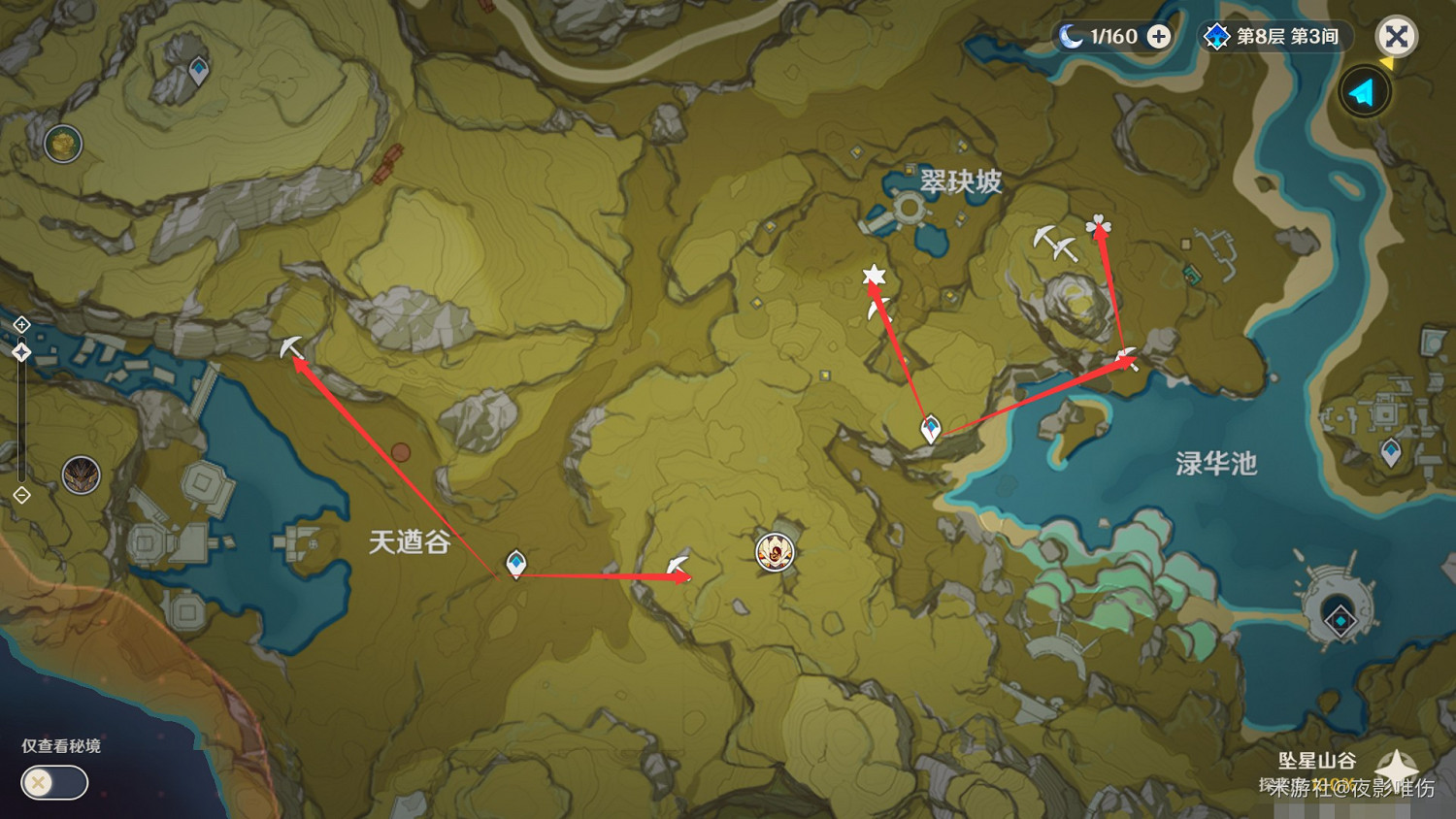The width and height of the screenshot is (1456, 819).
Task: Select the teleport waypoint on the right edge
Action: click(x=1391, y=451)
